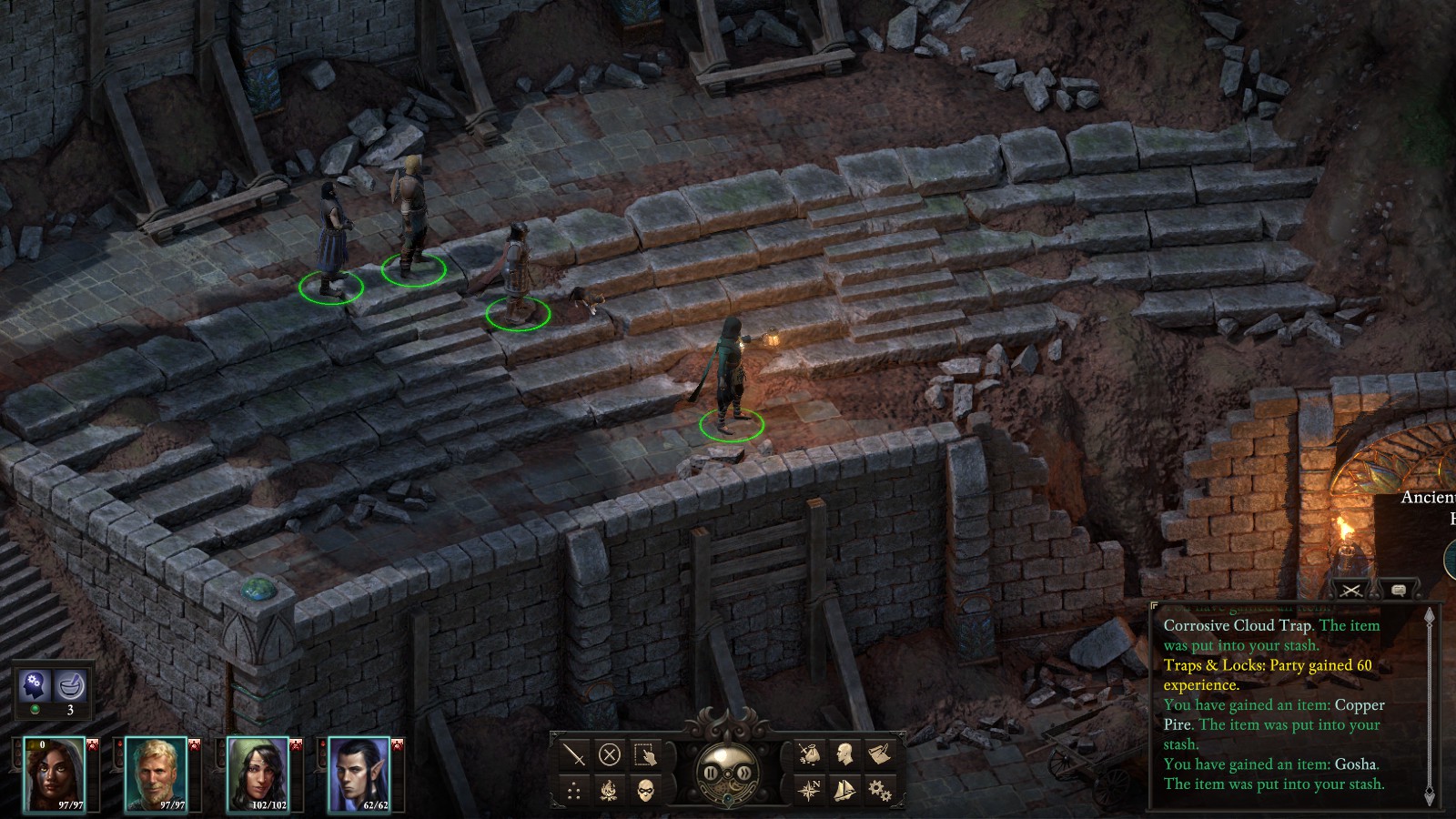This screenshot has width=1456, height=819.
Task: Open the journal scroll and quill icon
Action: click(879, 754)
